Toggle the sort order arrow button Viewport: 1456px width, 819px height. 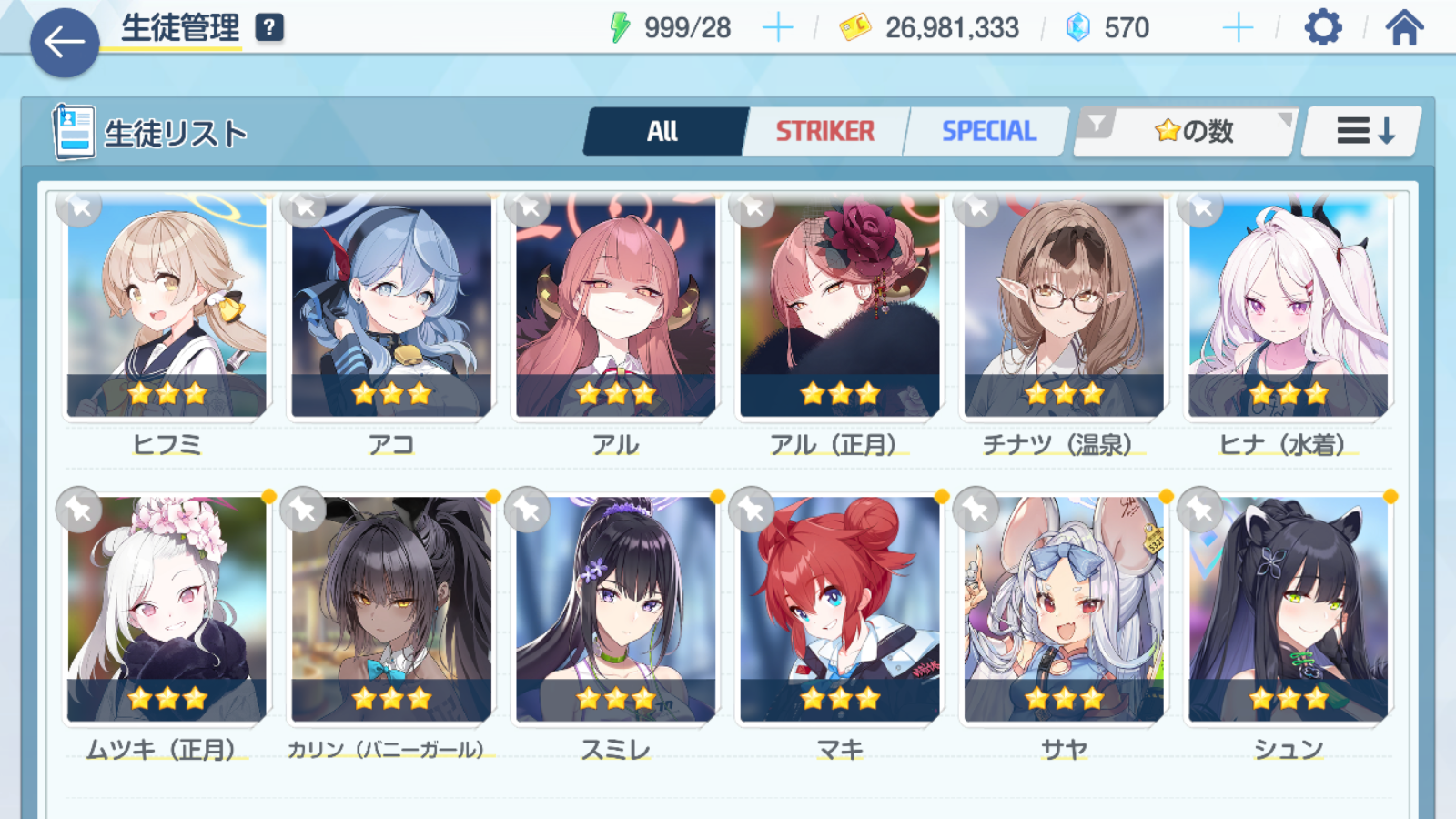coord(1362,132)
